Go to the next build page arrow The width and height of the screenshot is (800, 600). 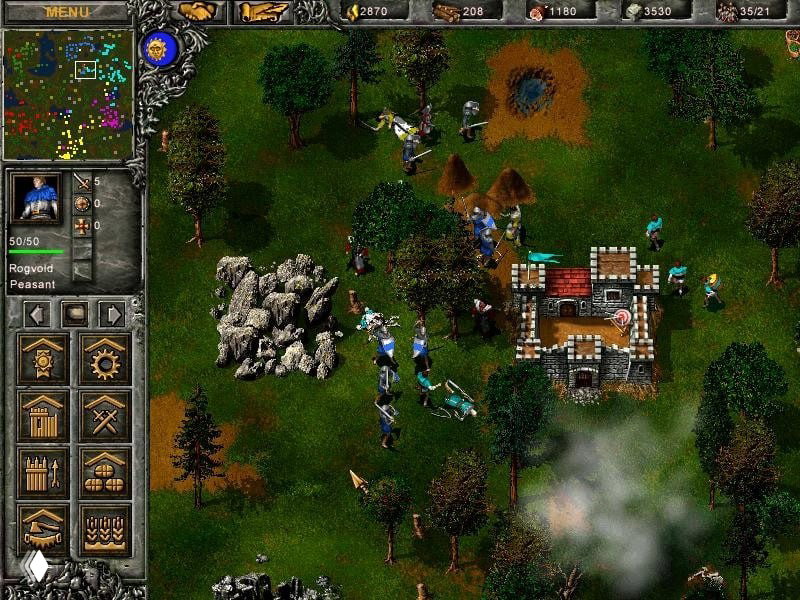111,314
